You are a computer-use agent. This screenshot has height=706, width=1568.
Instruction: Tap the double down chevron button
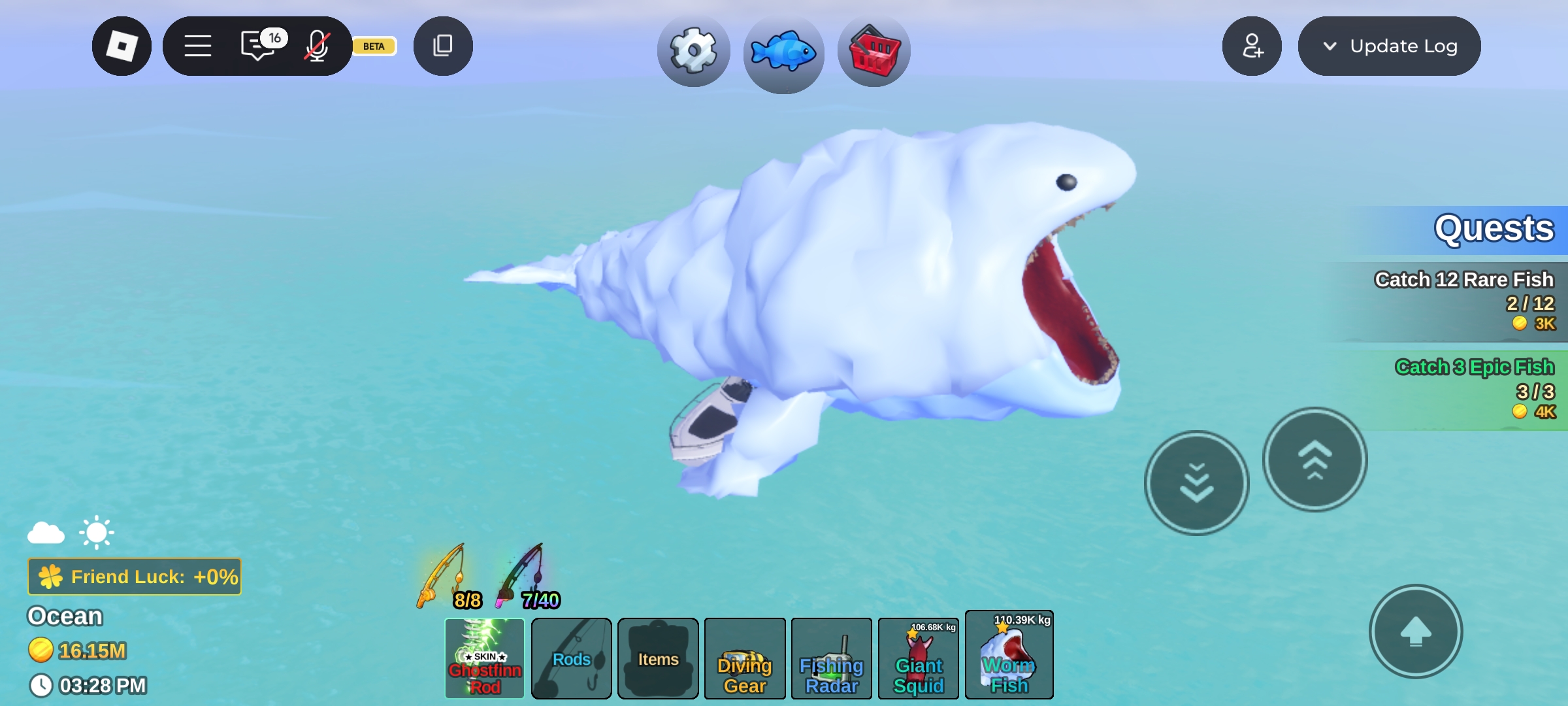tap(1197, 483)
